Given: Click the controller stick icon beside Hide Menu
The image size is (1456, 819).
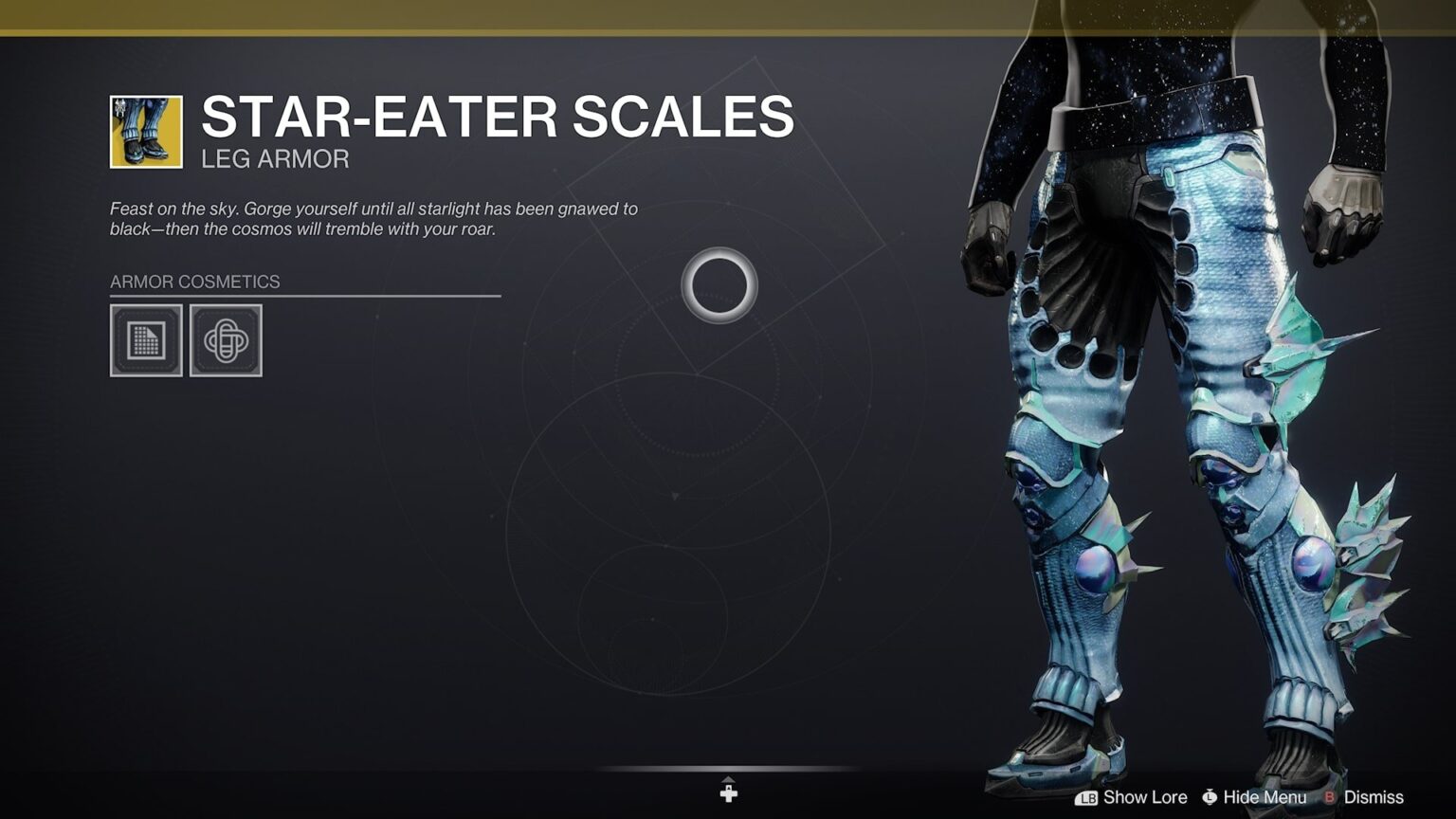Looking at the screenshot, I should tap(1210, 797).
